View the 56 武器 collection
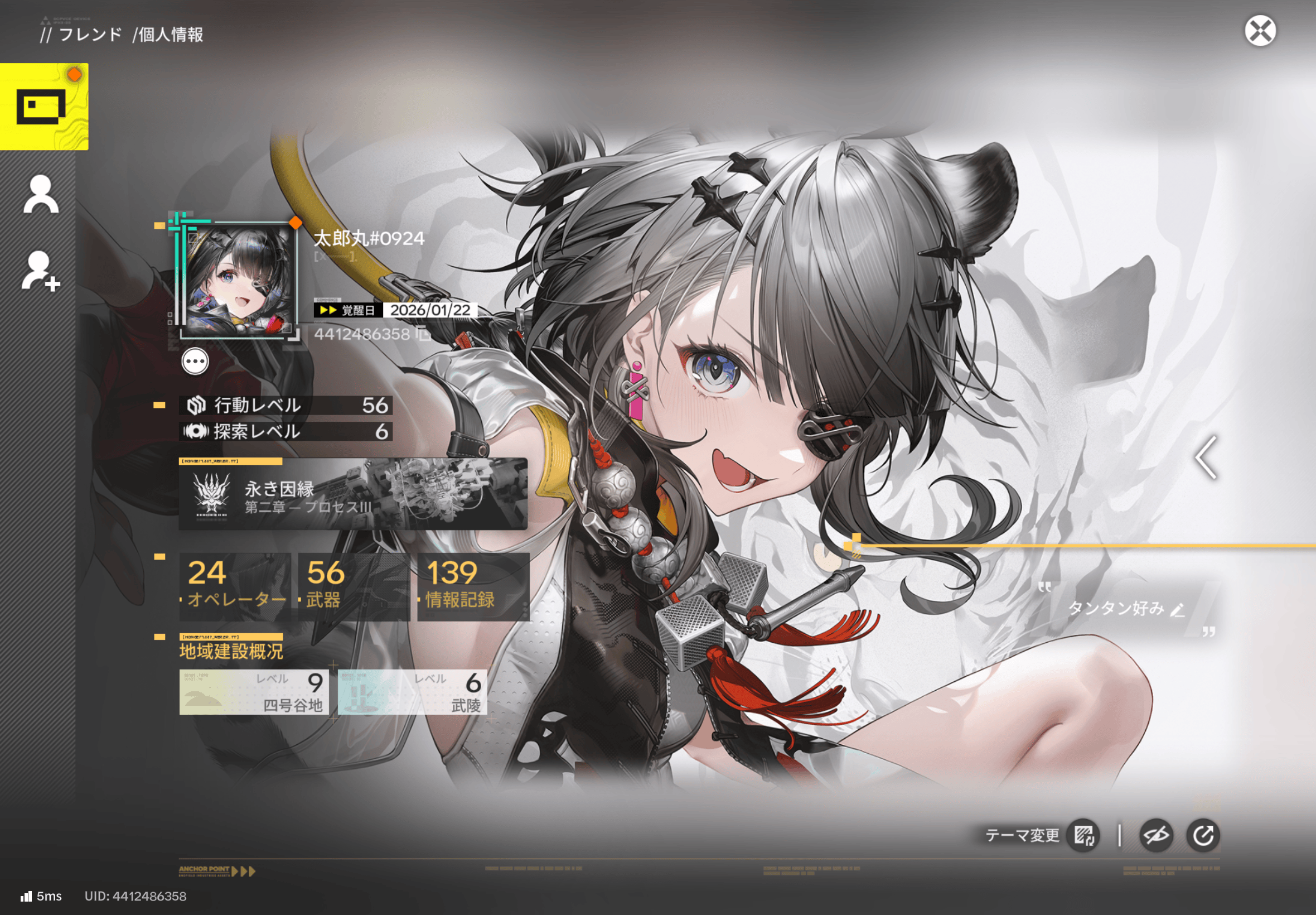 coord(354,586)
